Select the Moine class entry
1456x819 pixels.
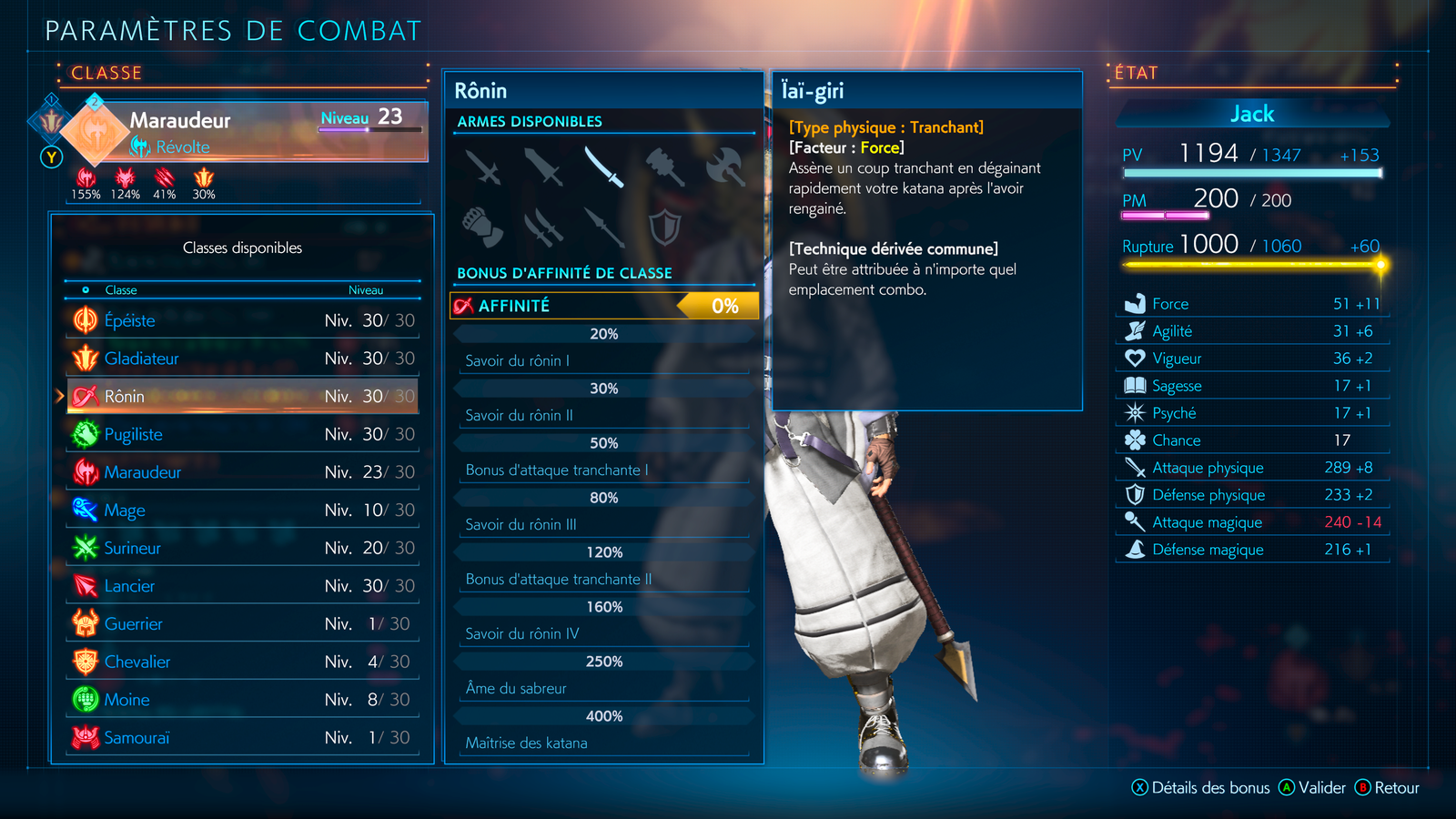[242, 700]
